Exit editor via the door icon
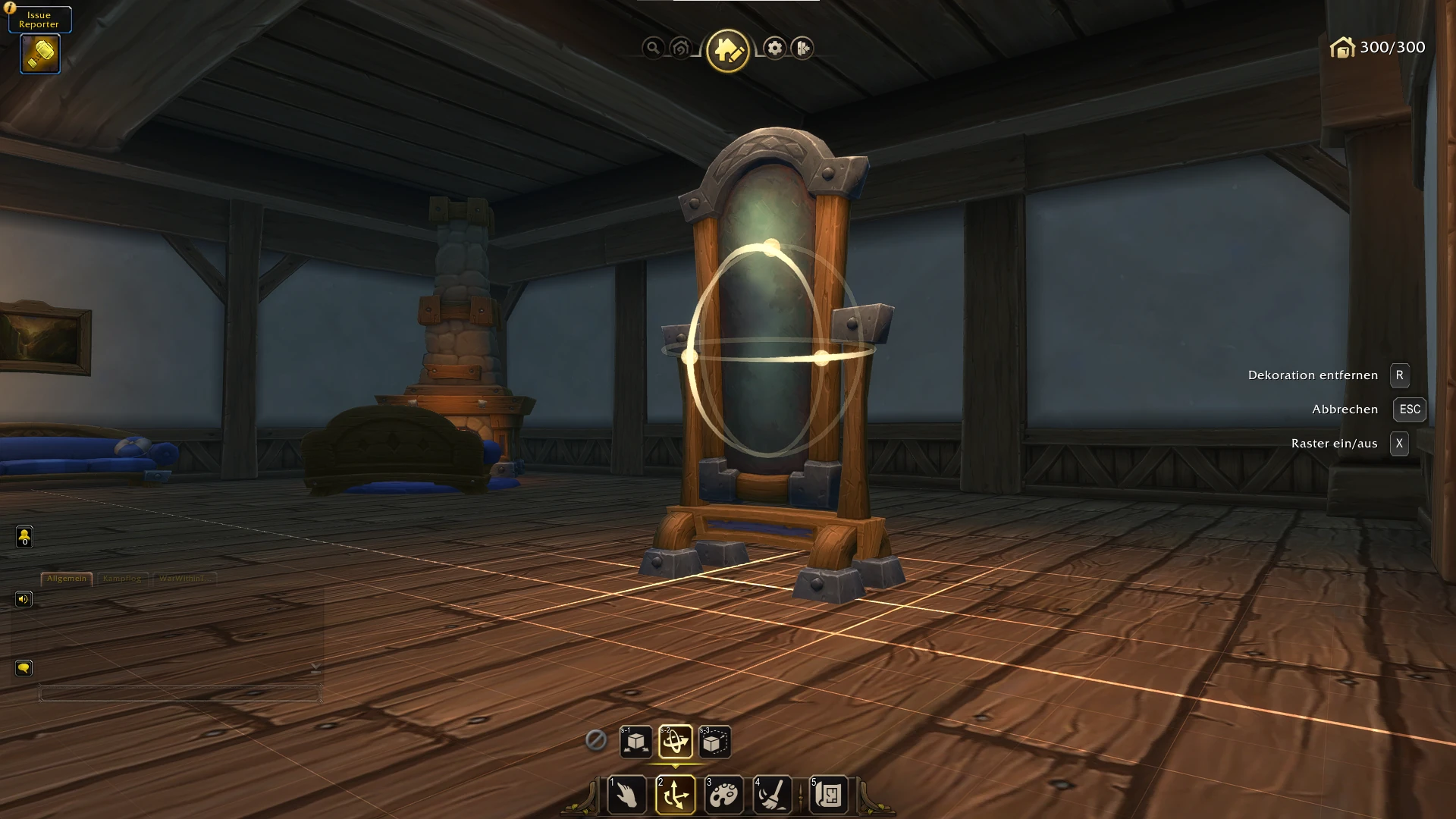Viewport: 1456px width, 819px height. click(802, 49)
